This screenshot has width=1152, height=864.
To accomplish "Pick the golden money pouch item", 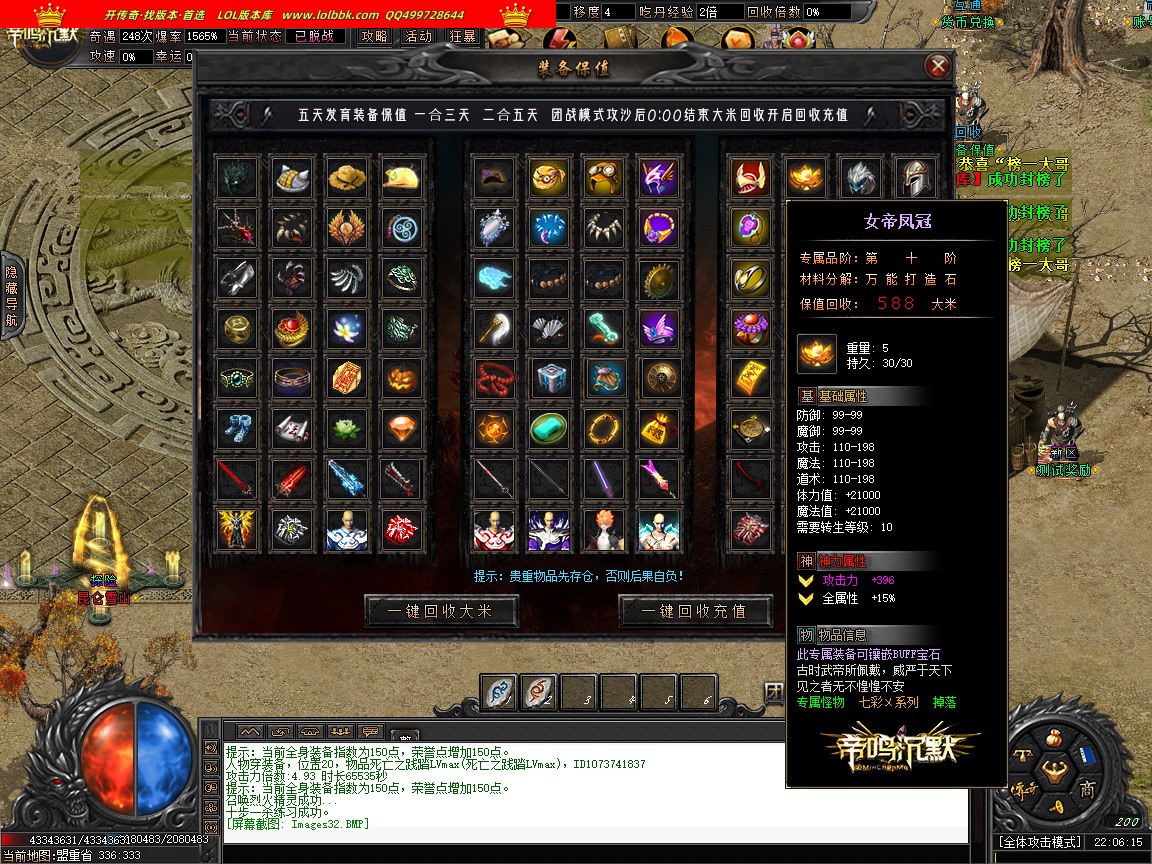I will (x=659, y=428).
